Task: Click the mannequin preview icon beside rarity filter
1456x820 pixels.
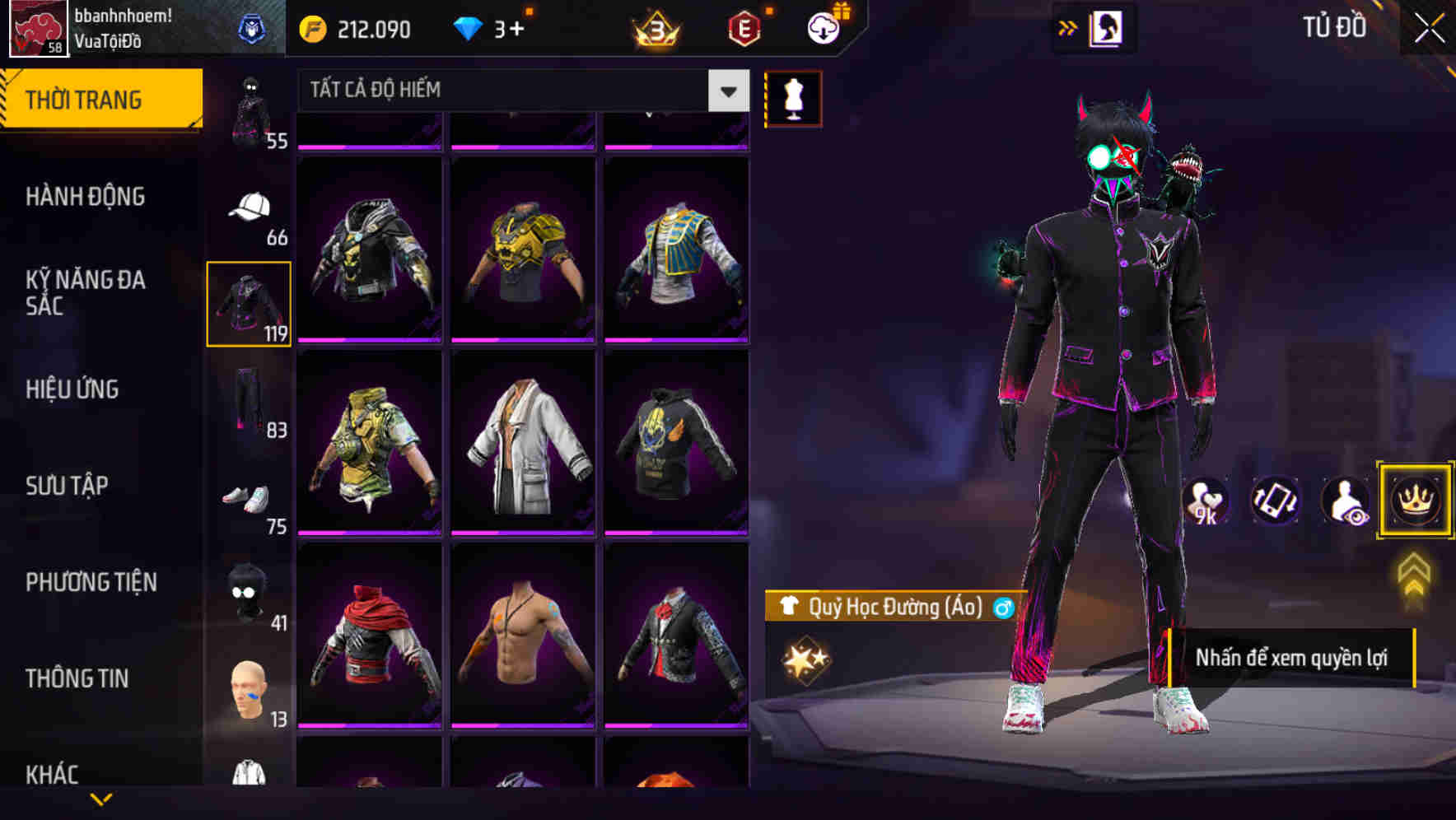Action: [793, 96]
